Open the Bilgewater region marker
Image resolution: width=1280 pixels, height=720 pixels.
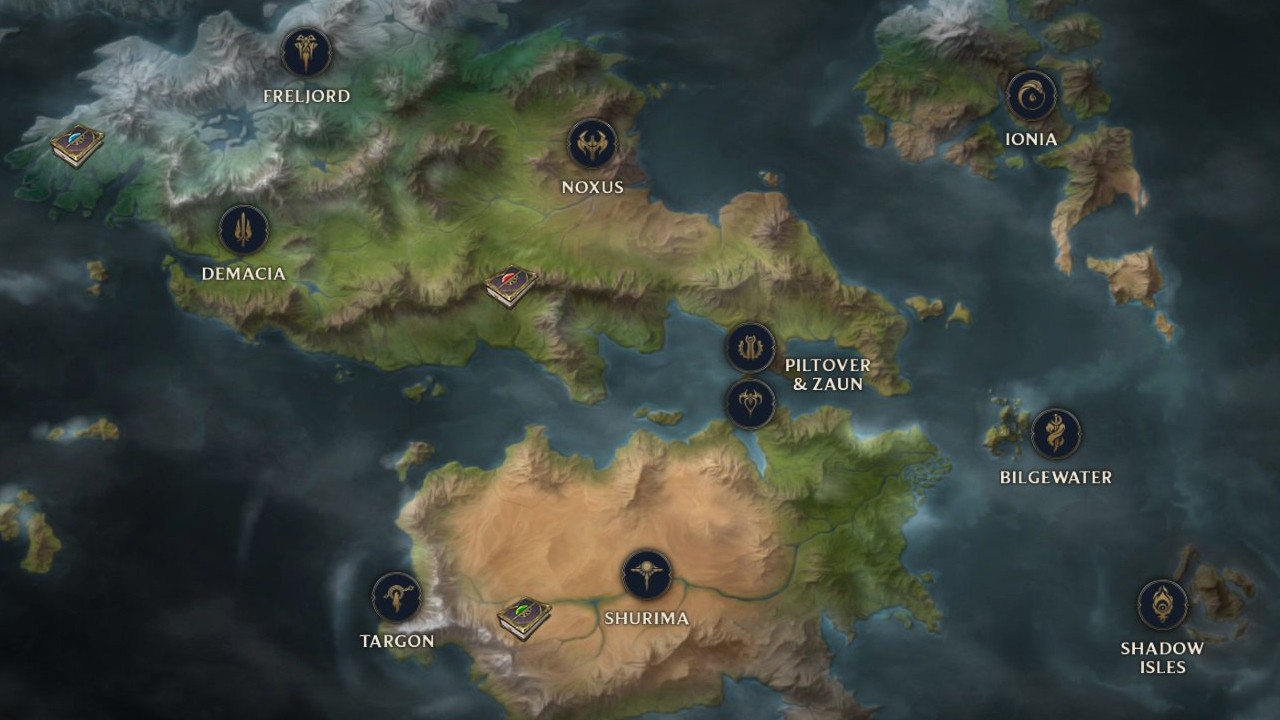coord(1055,434)
